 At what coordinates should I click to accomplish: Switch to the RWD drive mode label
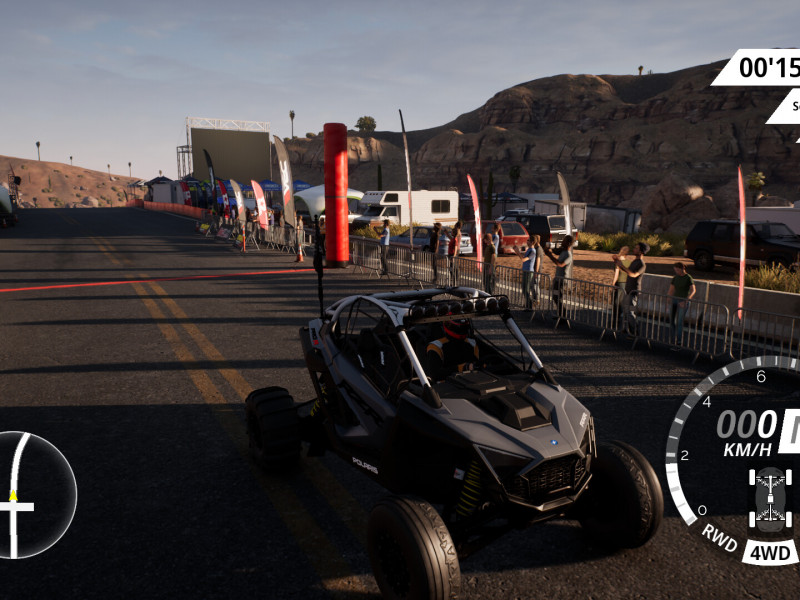719,537
